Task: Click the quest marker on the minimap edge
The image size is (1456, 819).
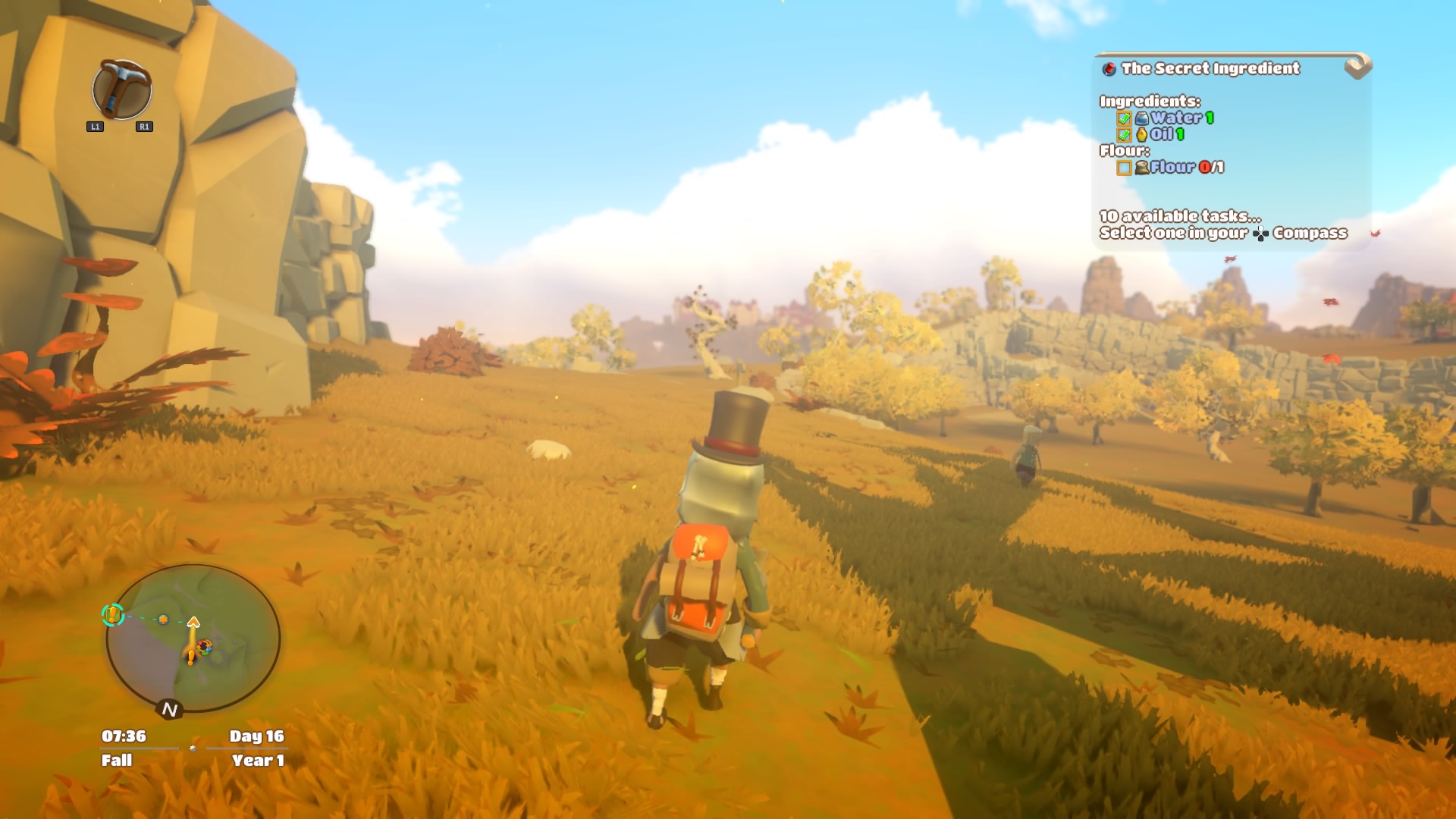Action: (113, 614)
